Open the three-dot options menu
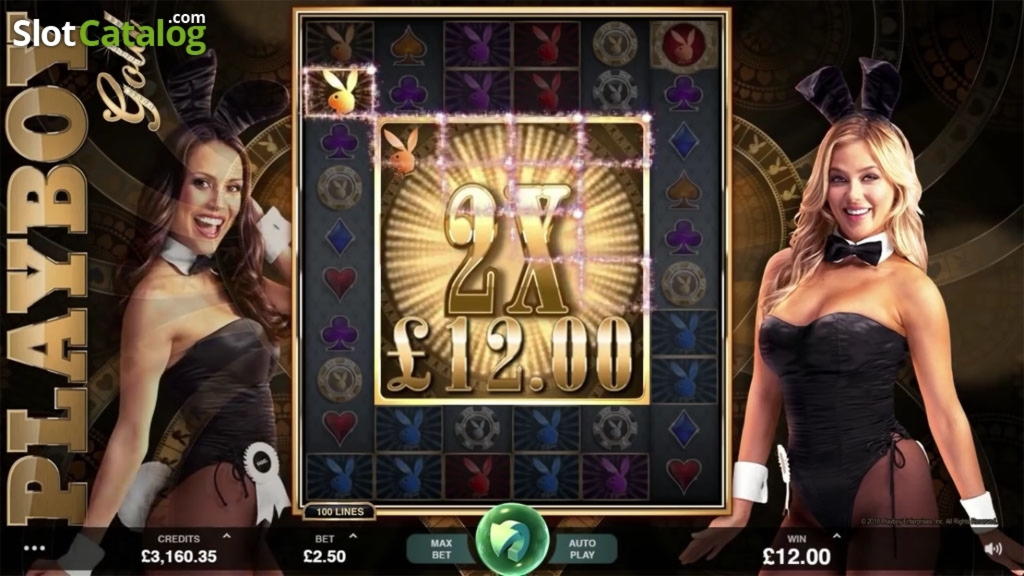 (36, 548)
